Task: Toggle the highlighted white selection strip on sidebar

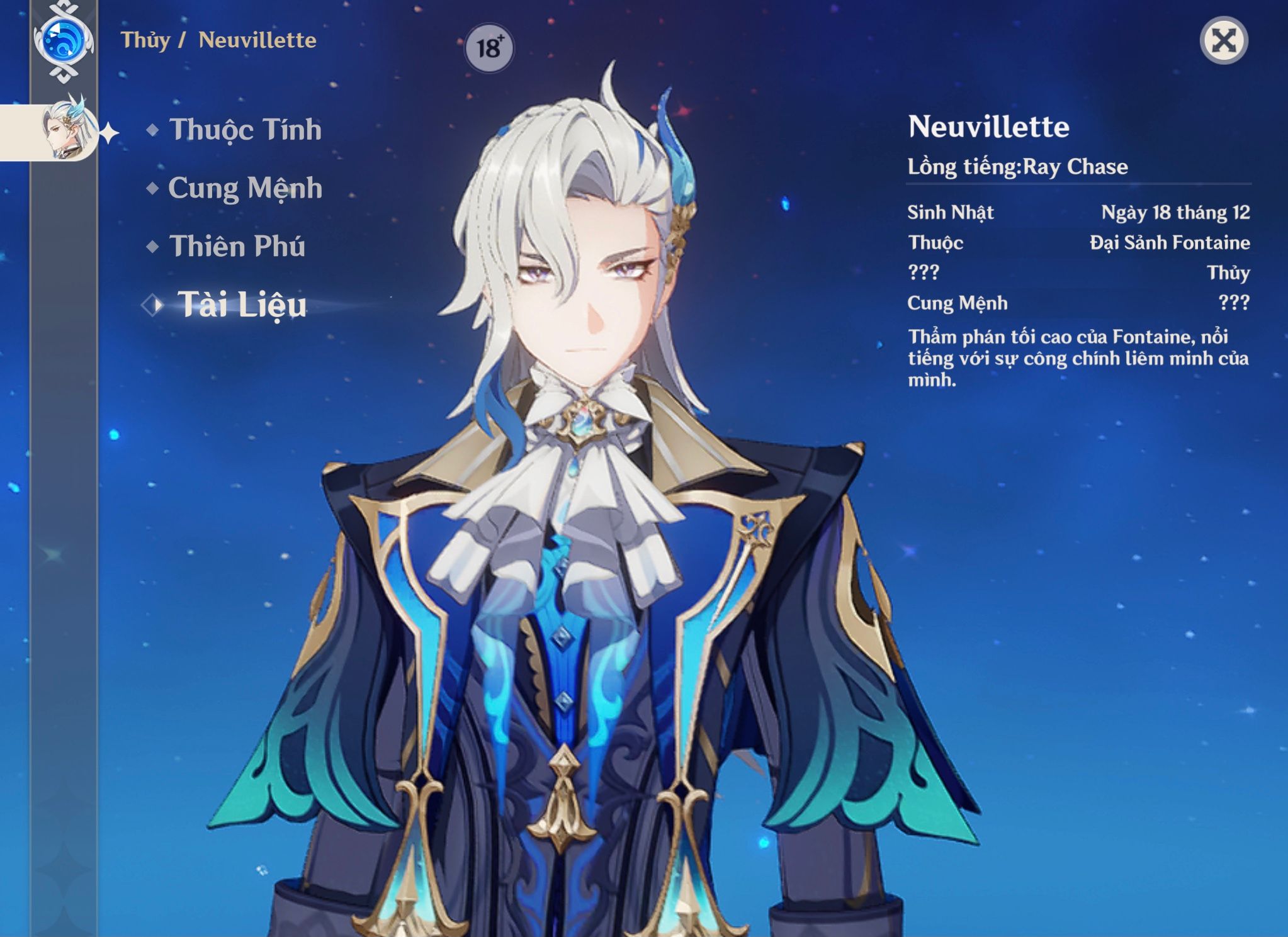Action: [19, 132]
